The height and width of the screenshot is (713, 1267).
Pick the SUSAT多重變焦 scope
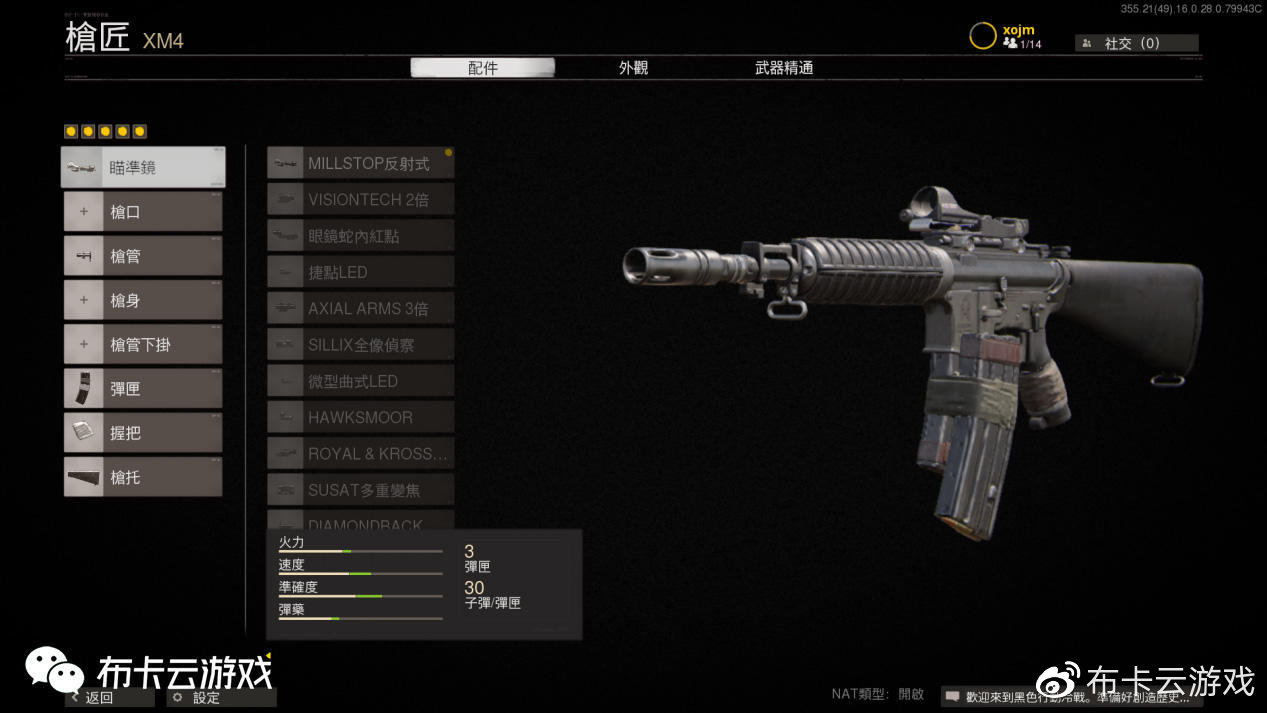pyautogui.click(x=361, y=490)
